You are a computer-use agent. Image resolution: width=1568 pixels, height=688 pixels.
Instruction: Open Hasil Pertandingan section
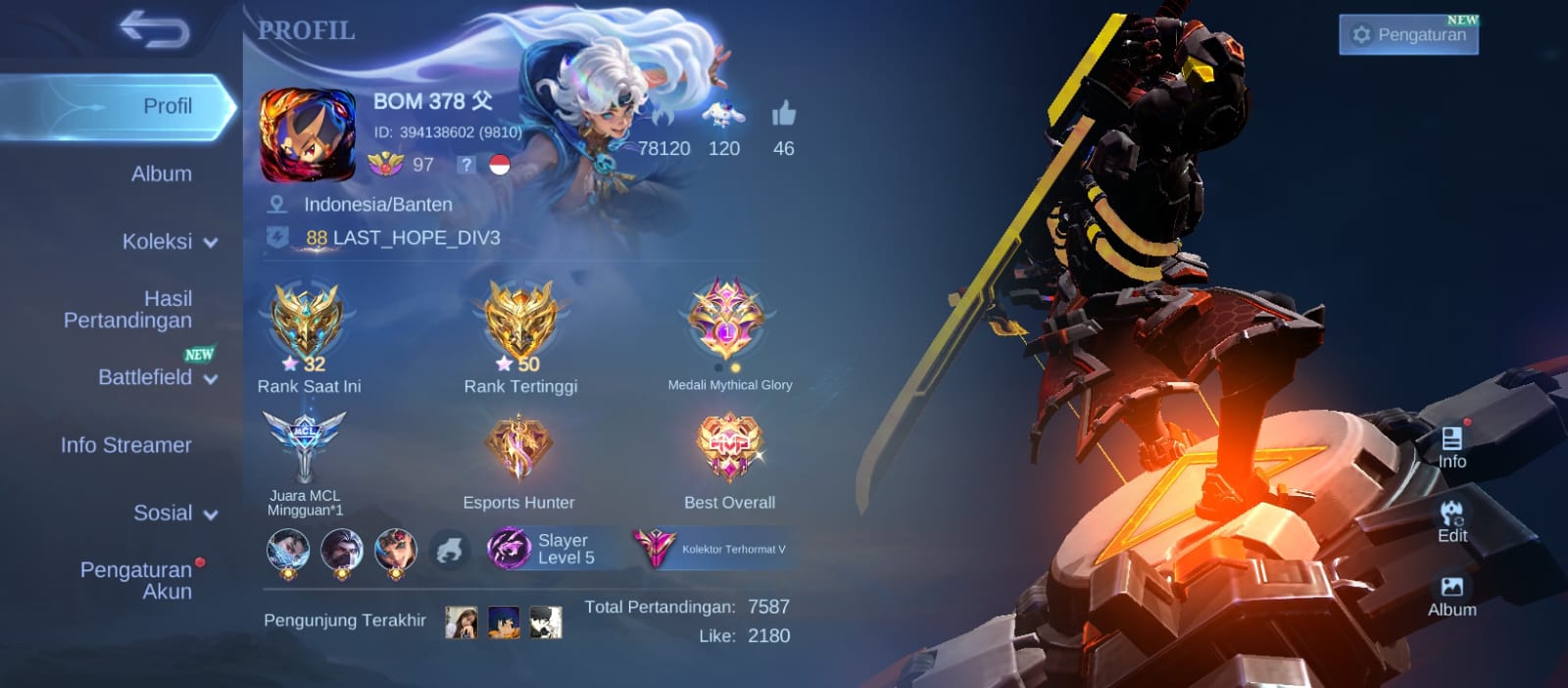point(128,310)
